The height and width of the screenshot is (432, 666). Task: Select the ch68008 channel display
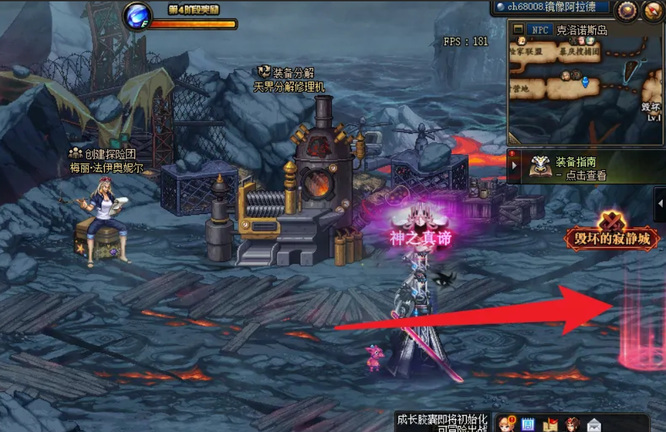553,7
